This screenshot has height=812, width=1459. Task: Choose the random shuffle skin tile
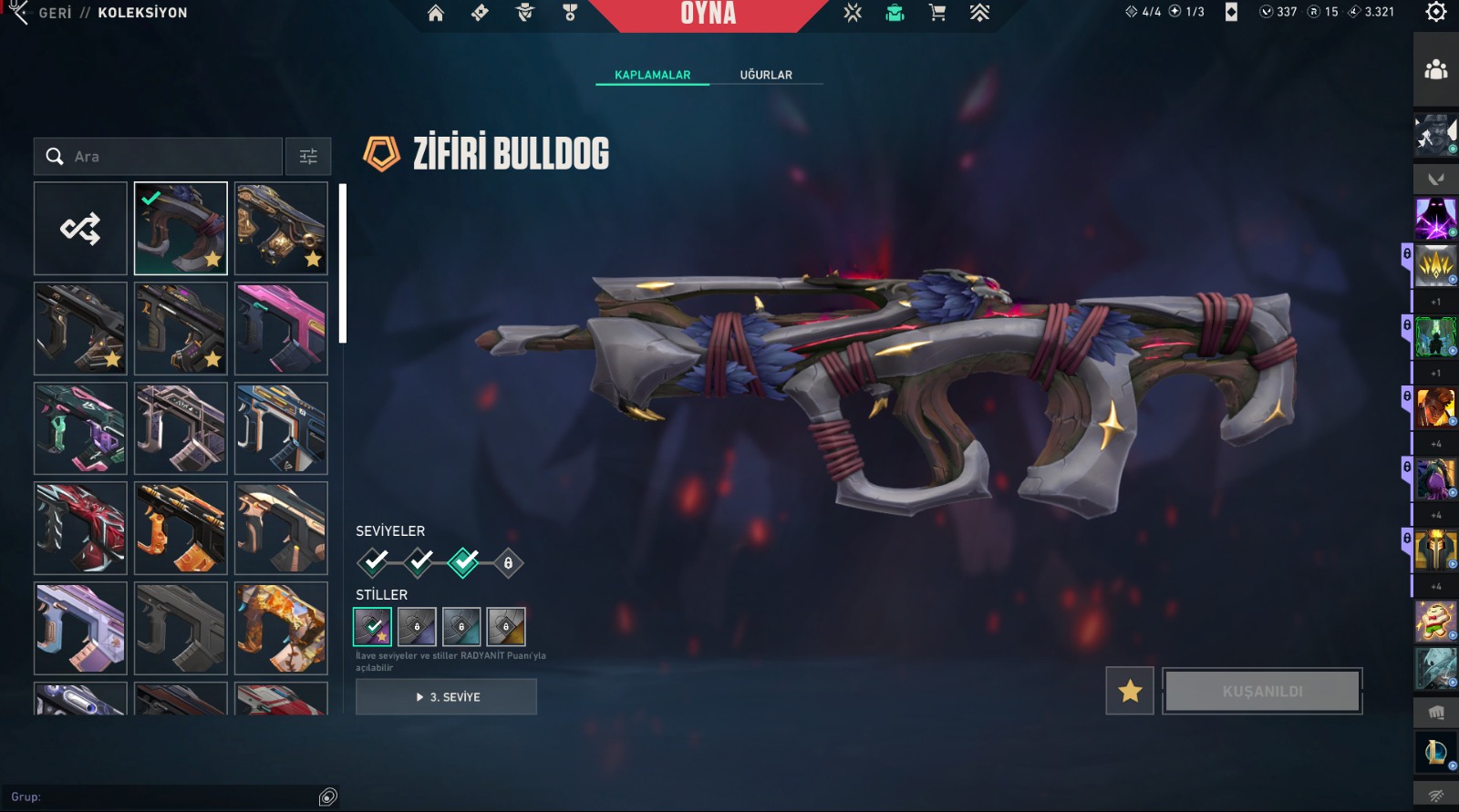point(80,229)
